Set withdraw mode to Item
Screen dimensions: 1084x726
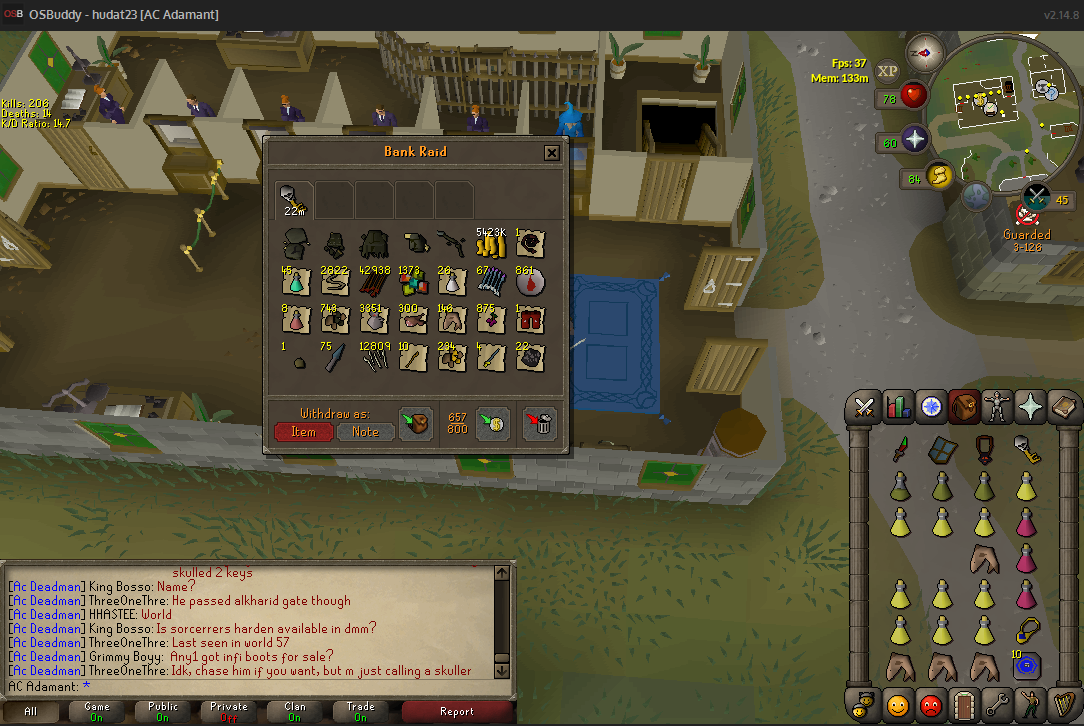coord(303,432)
